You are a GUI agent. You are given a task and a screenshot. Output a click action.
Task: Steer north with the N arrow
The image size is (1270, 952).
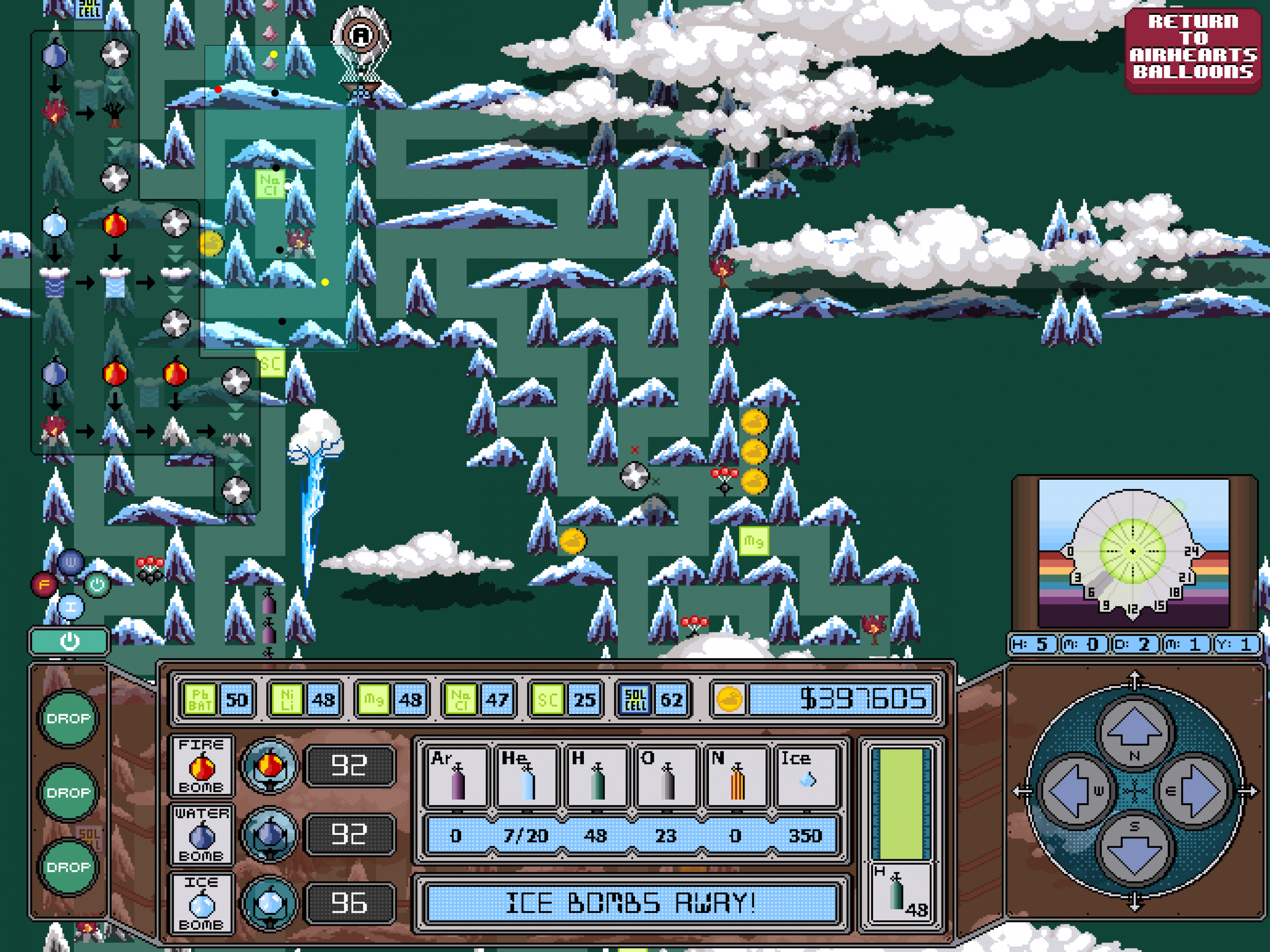click(x=1134, y=733)
